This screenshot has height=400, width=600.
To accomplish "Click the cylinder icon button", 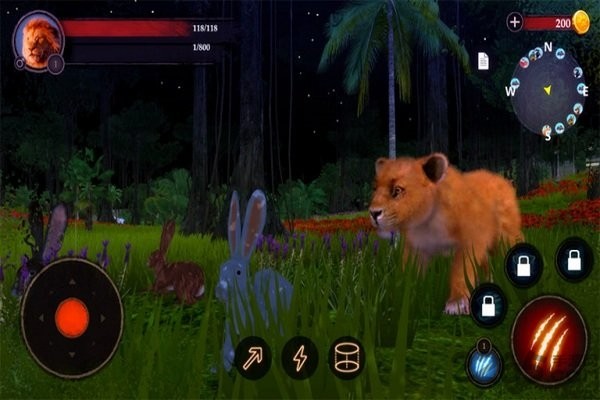I will tap(346, 357).
